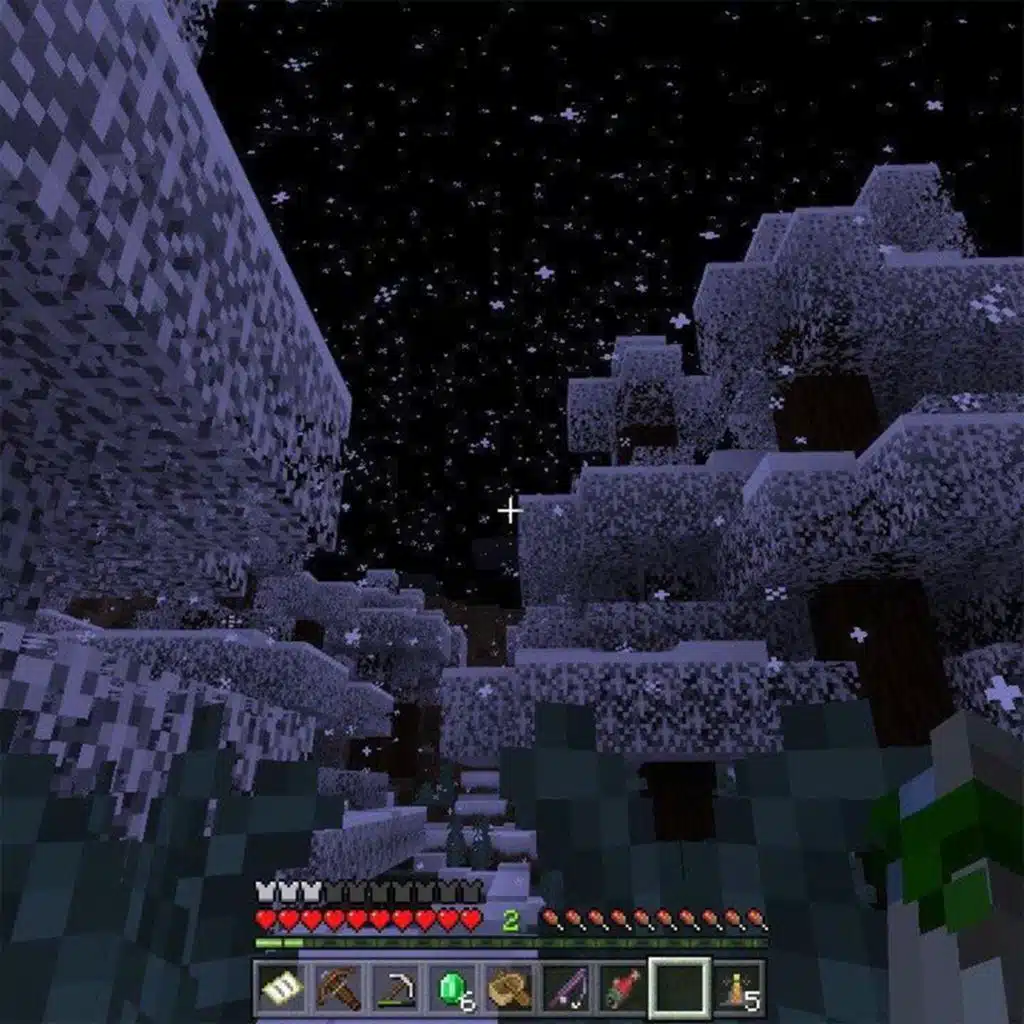Image resolution: width=1024 pixels, height=1024 pixels.
Task: Choose the red item hotbar slot
Action: coord(624,988)
